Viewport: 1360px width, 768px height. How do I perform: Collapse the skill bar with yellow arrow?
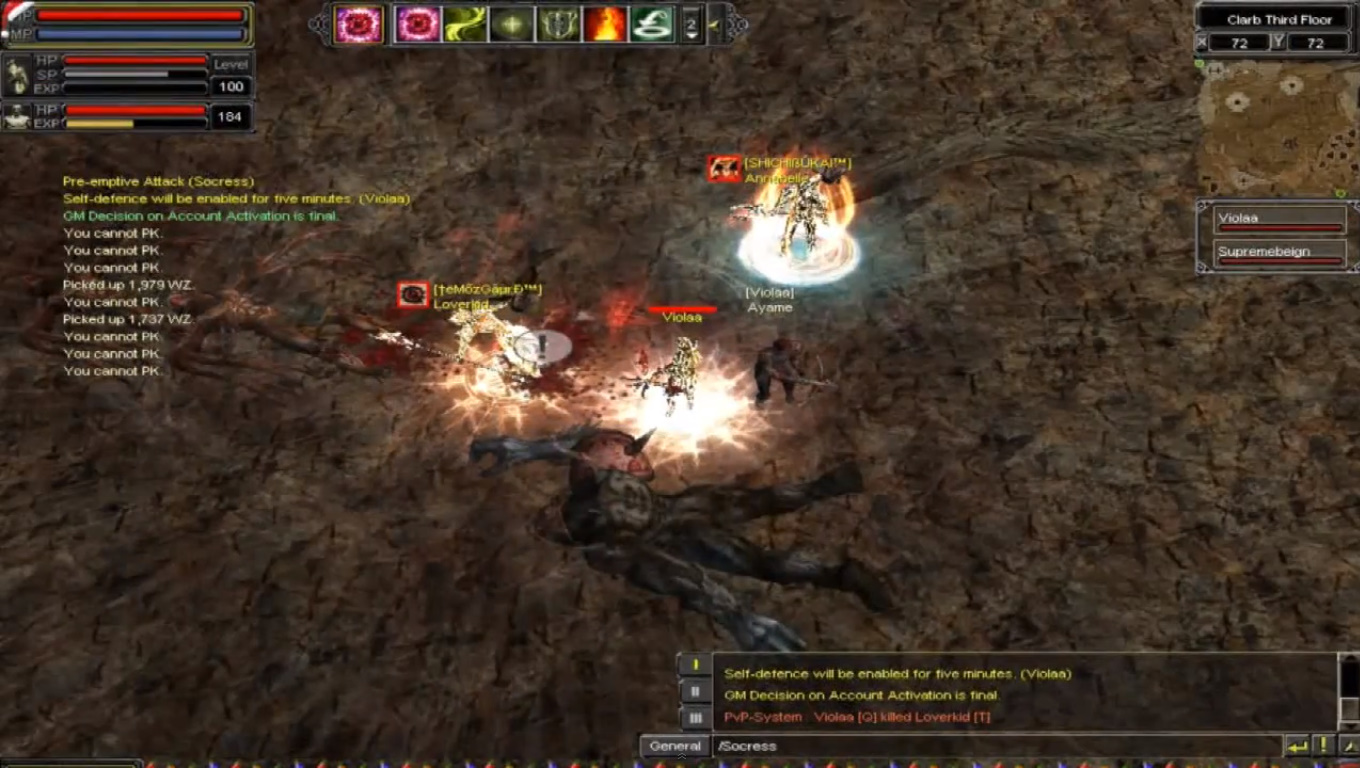pos(716,24)
